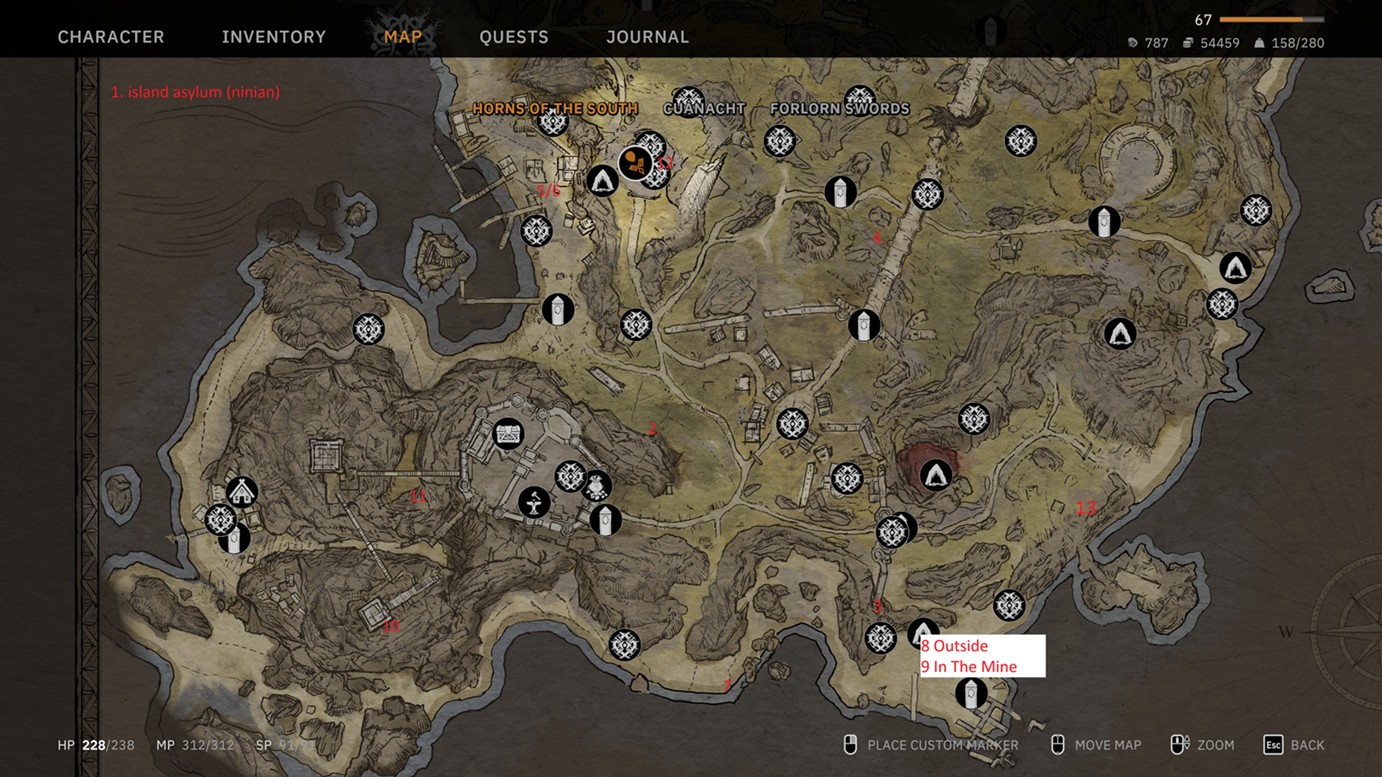The image size is (1382, 777).
Task: Select the Map tab
Action: pyautogui.click(x=403, y=37)
